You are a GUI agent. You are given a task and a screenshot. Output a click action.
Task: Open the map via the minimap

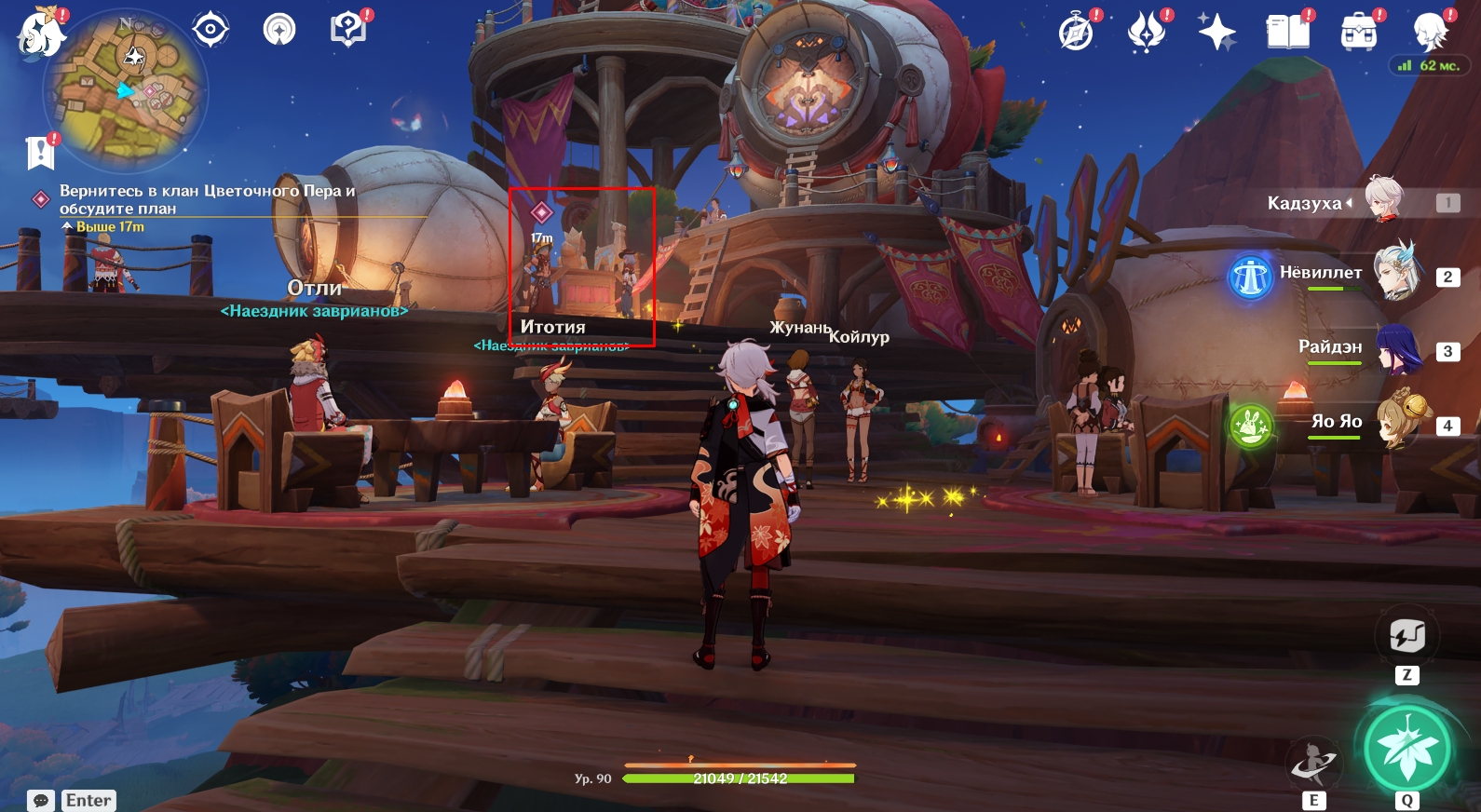127,91
